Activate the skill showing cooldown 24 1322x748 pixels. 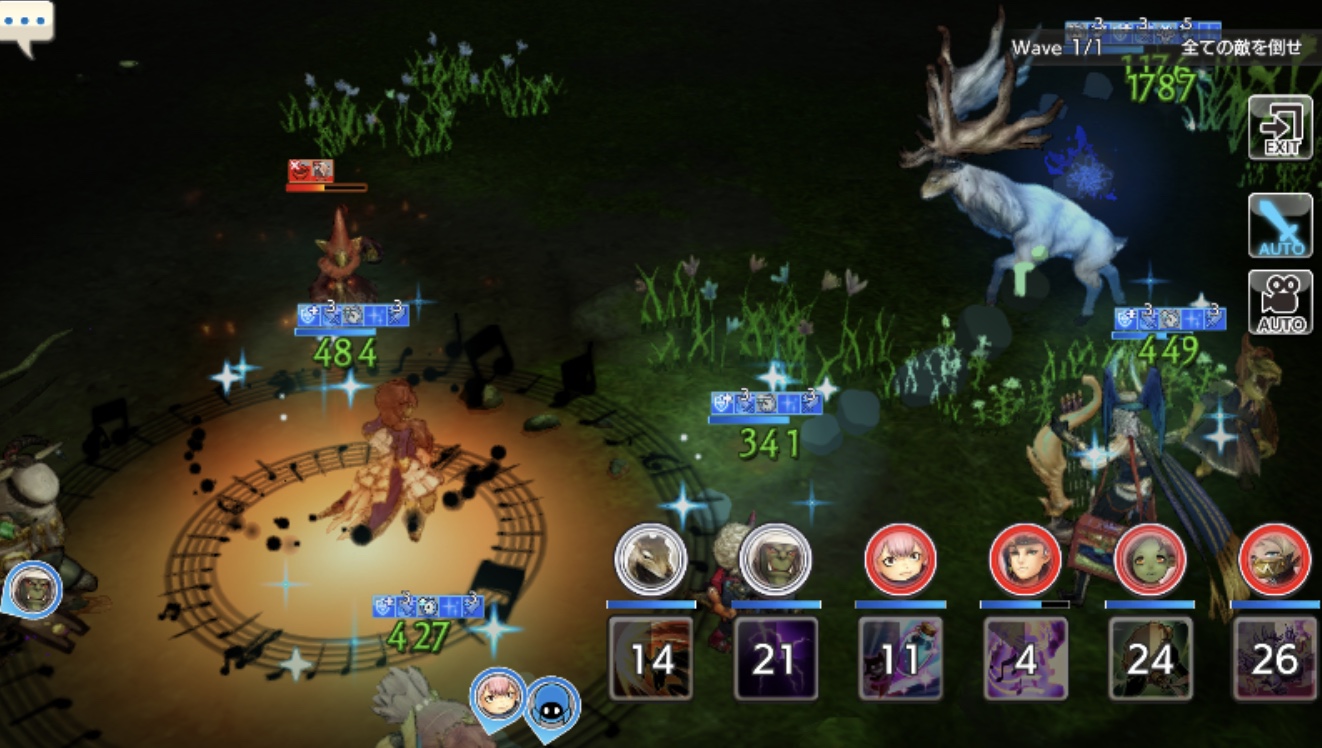pyautogui.click(x=1150, y=657)
